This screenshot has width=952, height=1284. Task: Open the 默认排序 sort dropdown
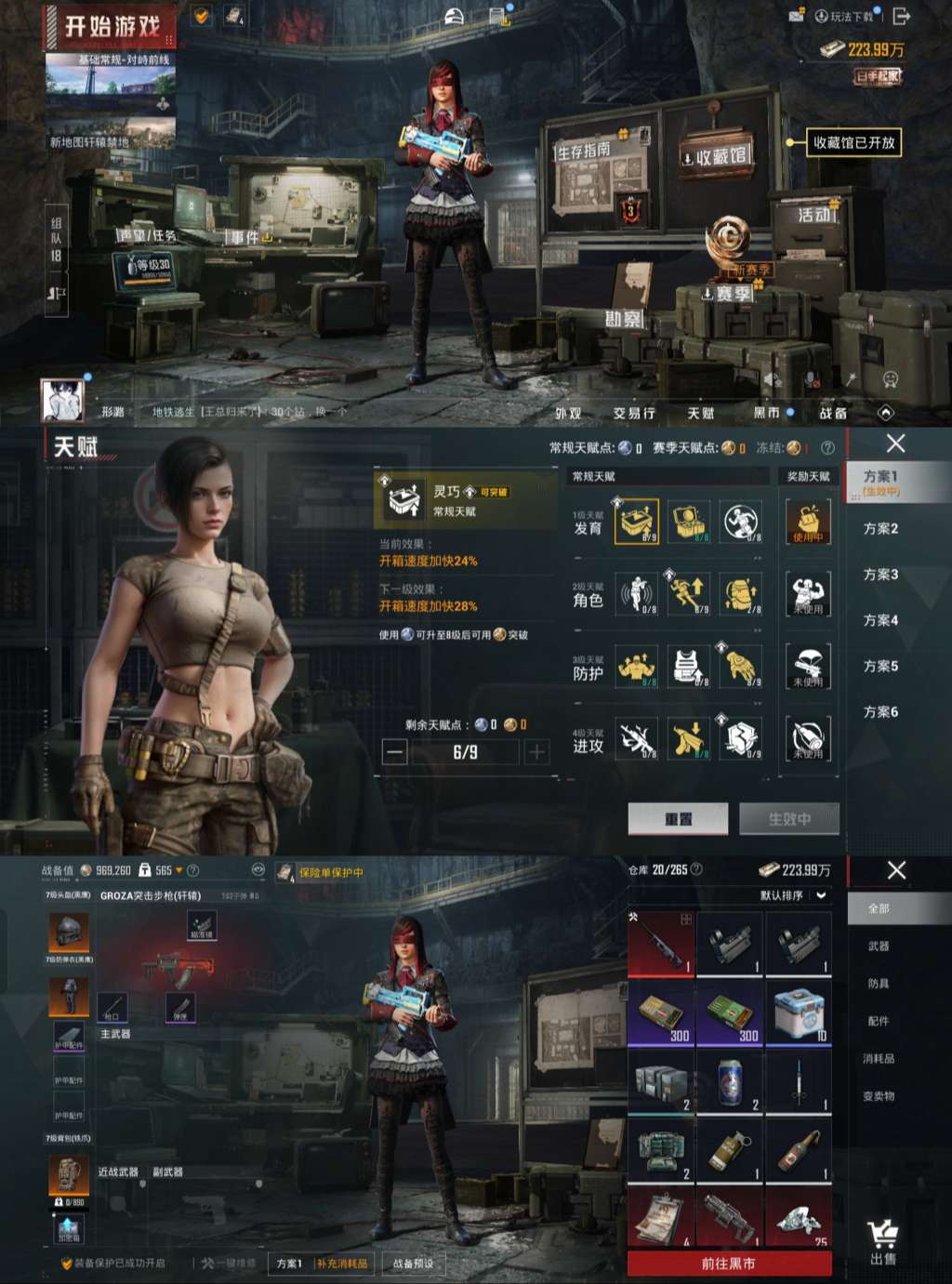[x=793, y=895]
